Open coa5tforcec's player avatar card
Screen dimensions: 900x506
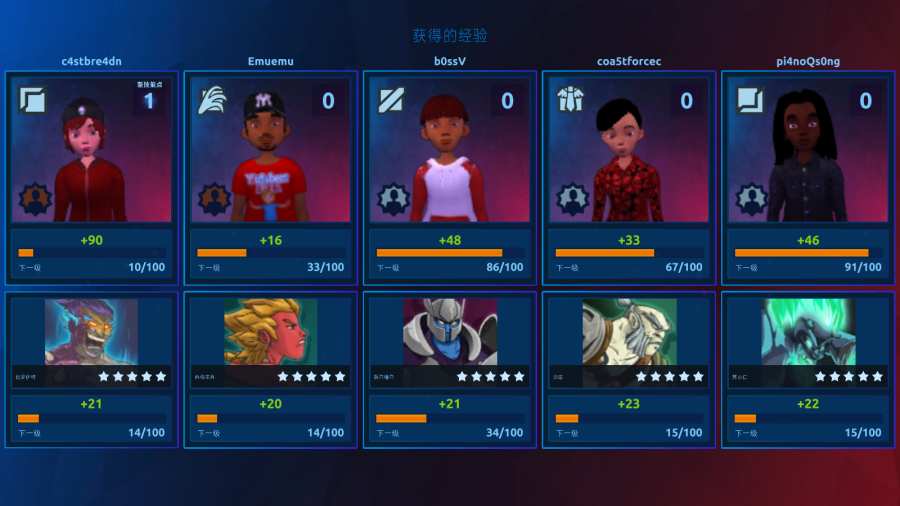coord(629,150)
